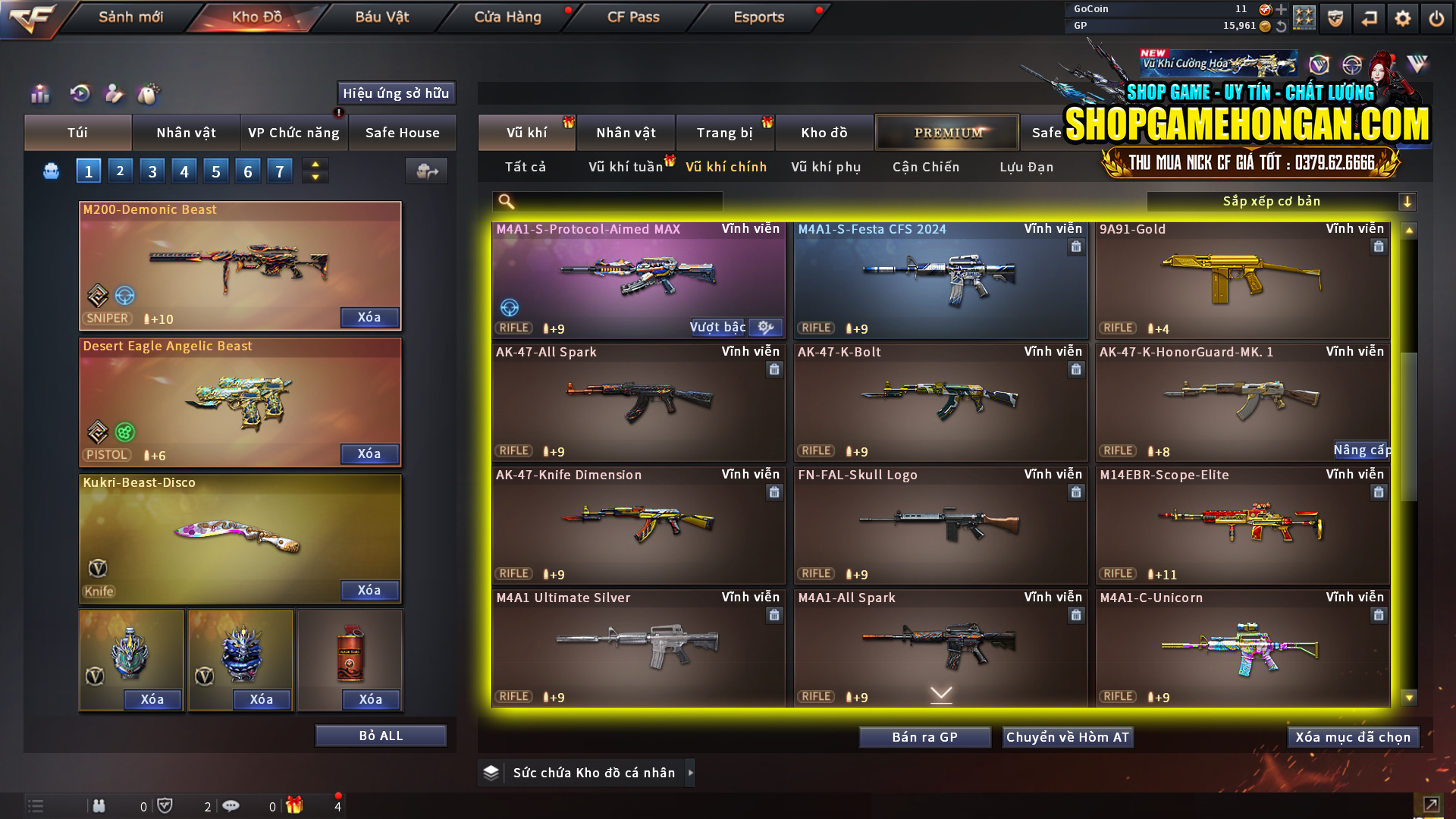
Task: Click the refresh icon next to GP balance
Action: click(x=1281, y=25)
